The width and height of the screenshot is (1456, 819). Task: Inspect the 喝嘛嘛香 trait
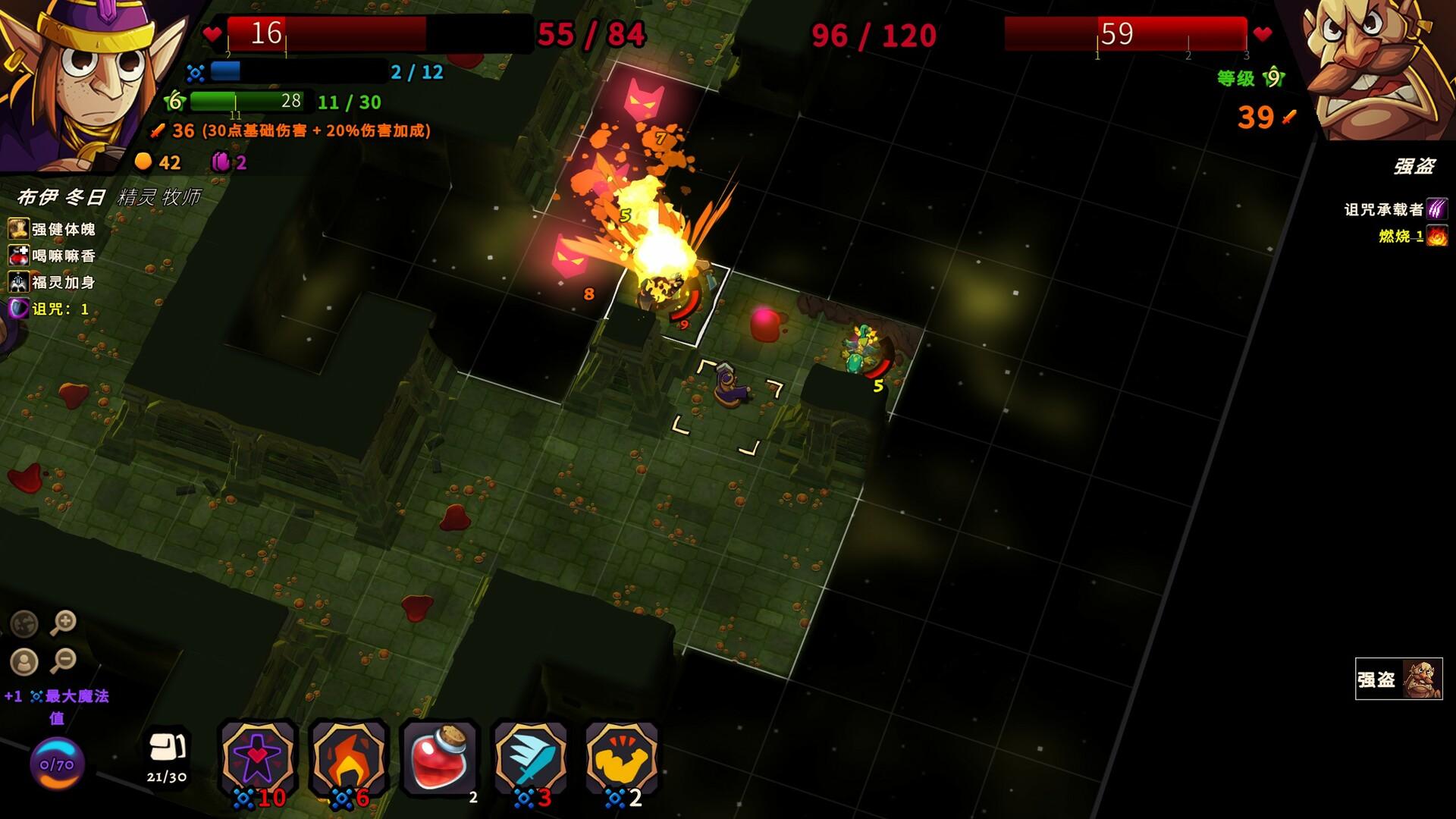pos(53,256)
